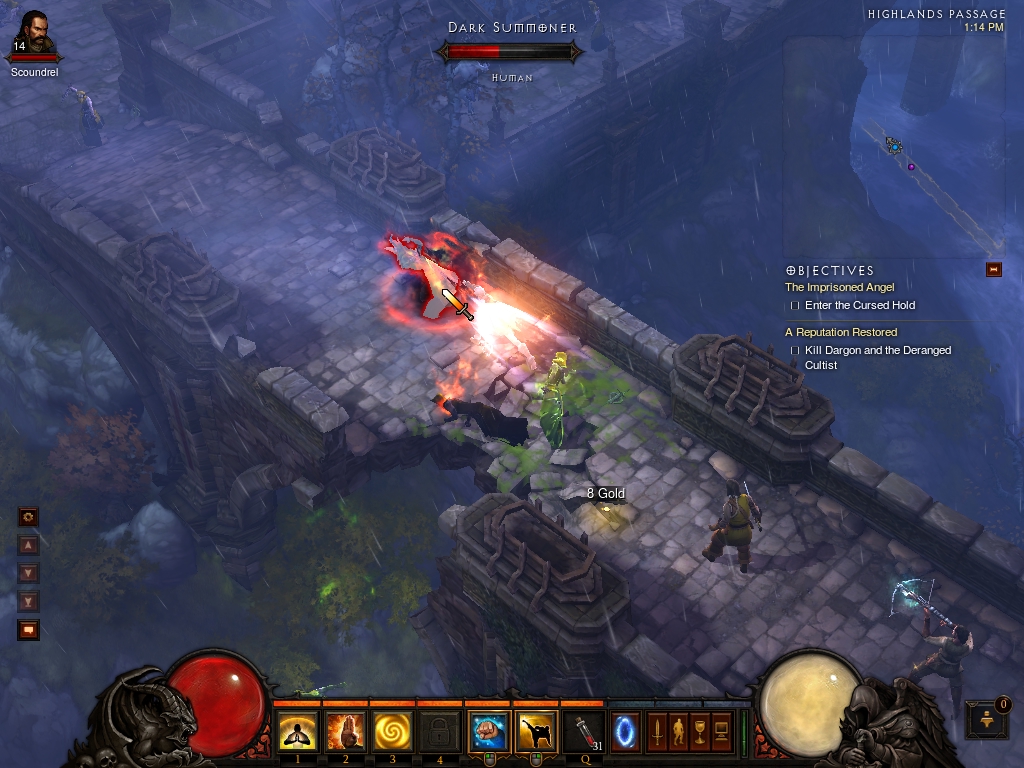This screenshot has width=1024, height=768.
Task: Drink the red health potion
Action: [584, 732]
